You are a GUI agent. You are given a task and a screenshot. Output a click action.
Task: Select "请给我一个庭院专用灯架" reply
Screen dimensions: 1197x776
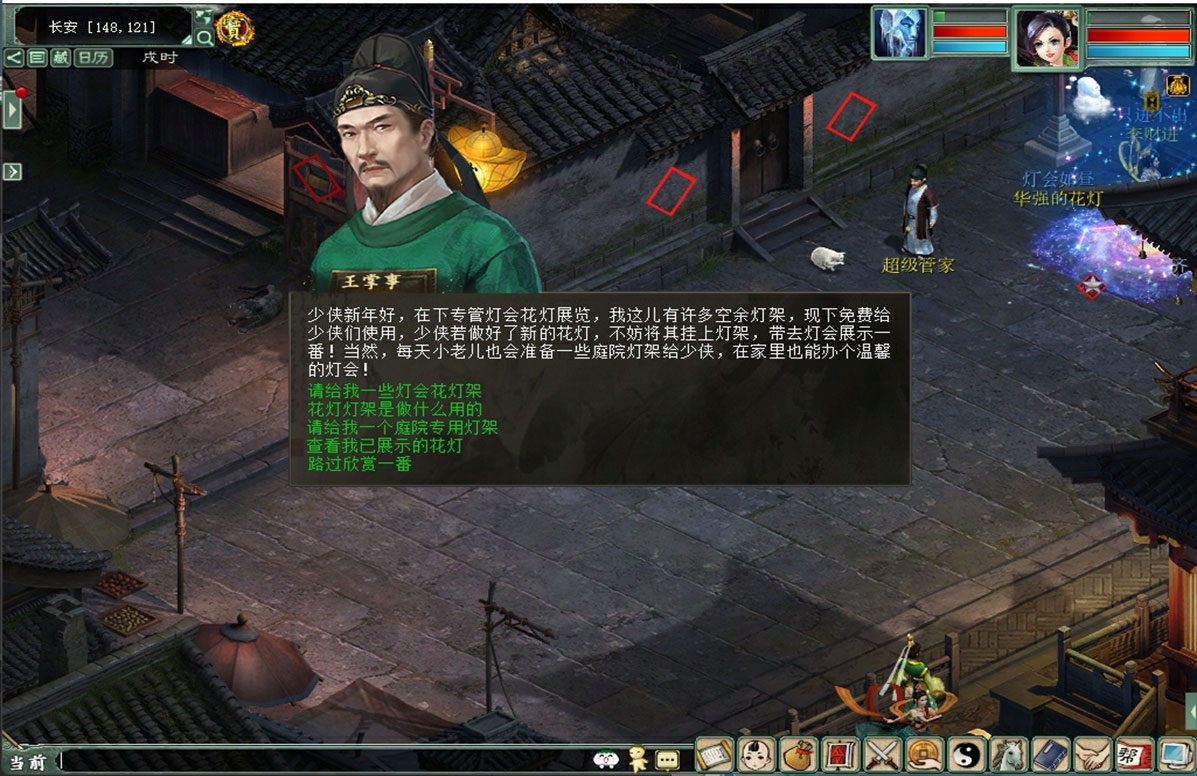click(404, 427)
